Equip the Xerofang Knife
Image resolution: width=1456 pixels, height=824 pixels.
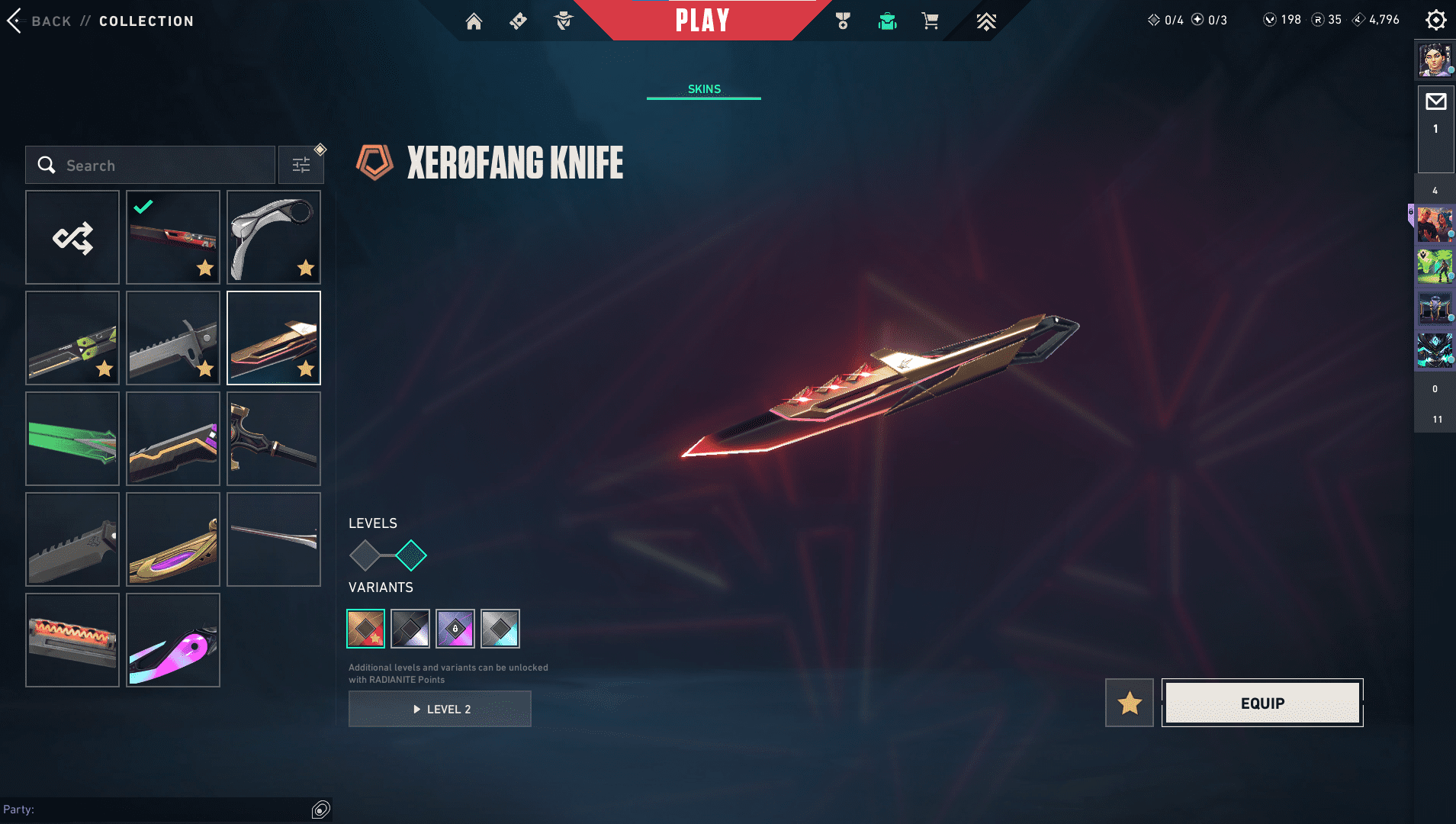pyautogui.click(x=1262, y=703)
